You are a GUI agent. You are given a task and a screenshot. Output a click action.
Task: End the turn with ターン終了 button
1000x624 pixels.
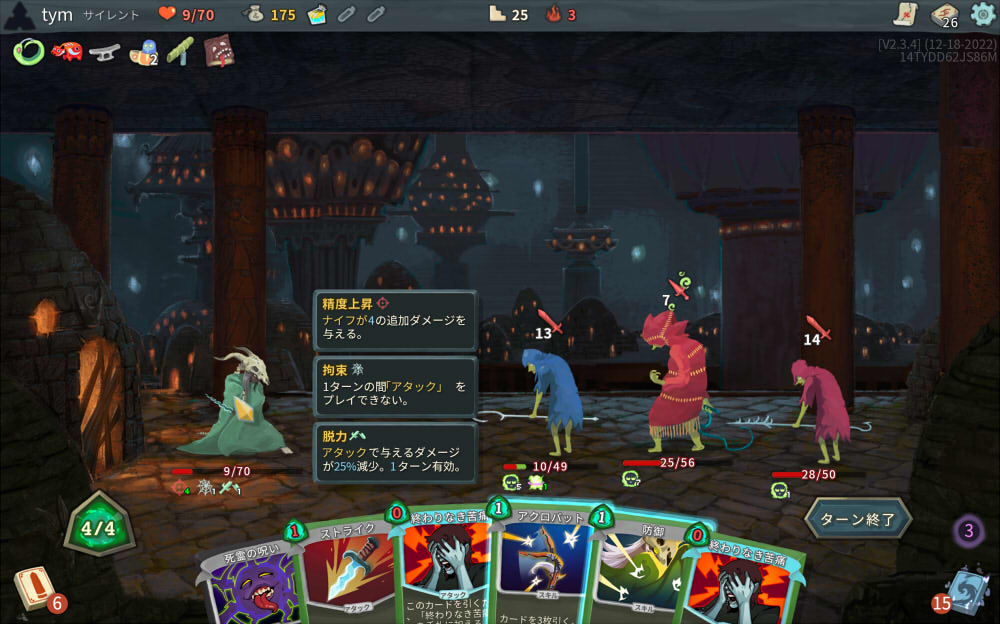pos(858,519)
